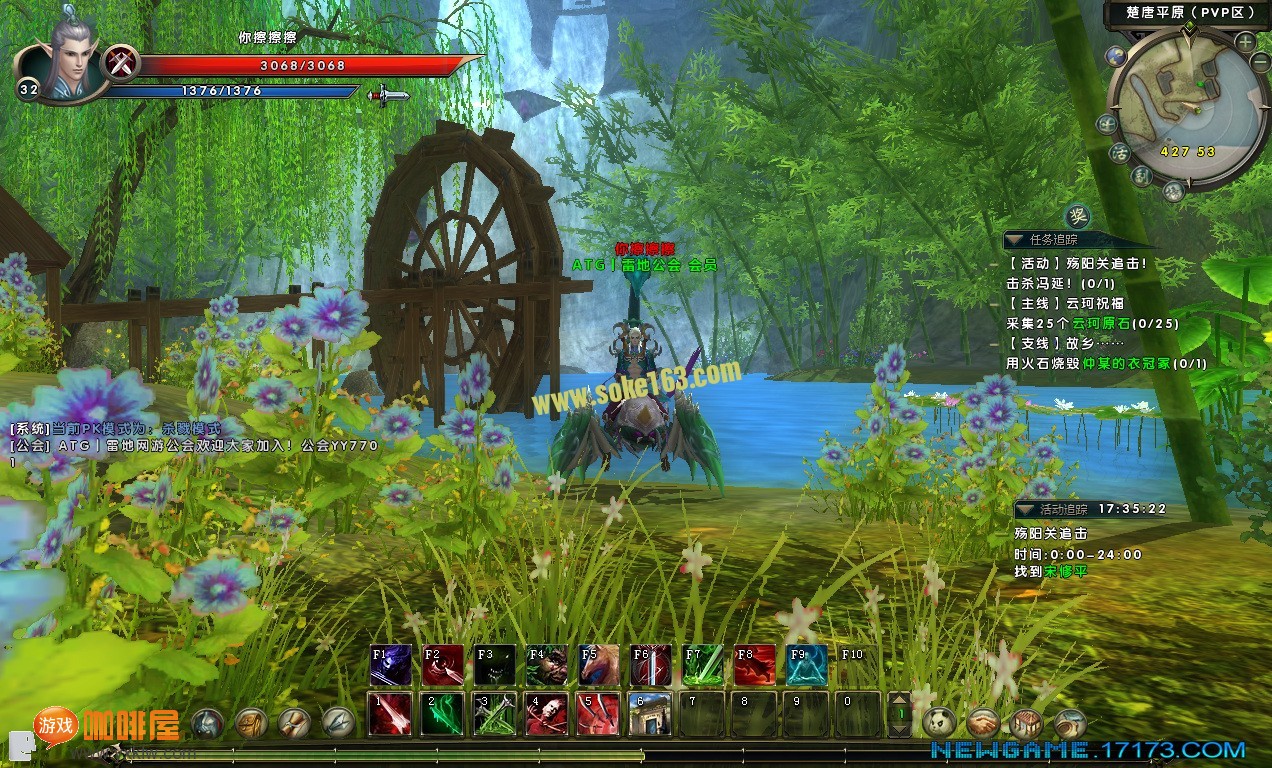Open the 副 dungeon button beside minimap

pos(1142,176)
